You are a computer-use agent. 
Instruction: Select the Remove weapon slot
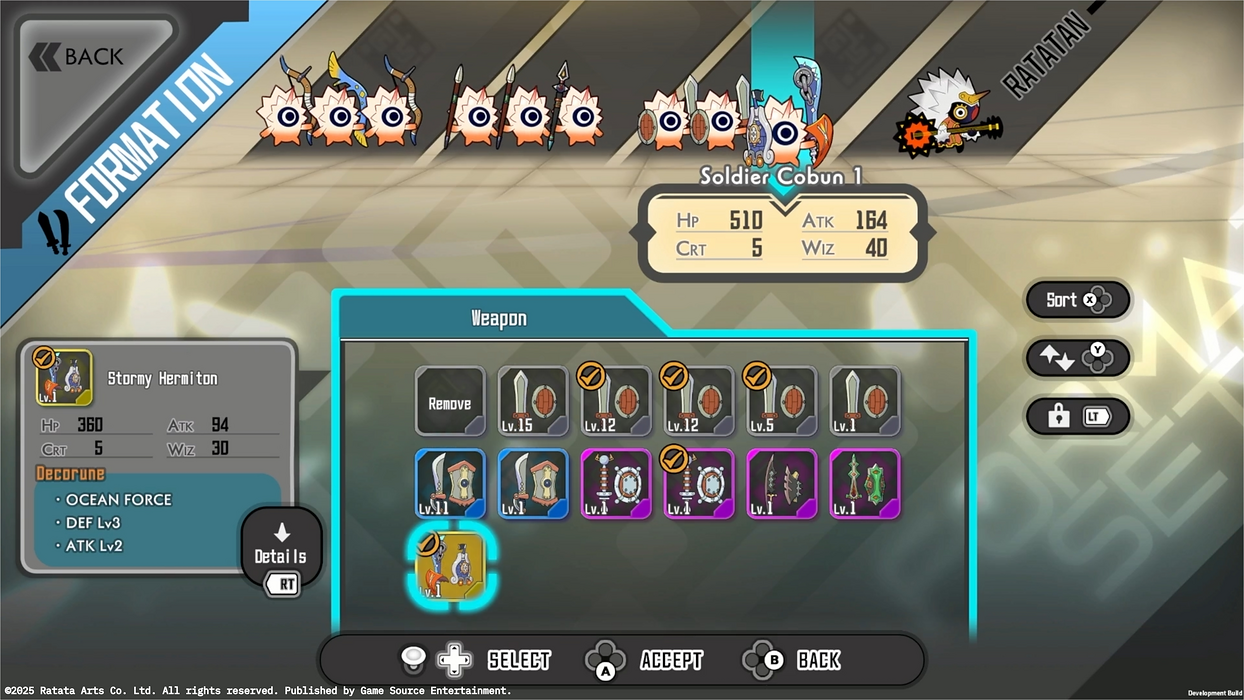click(450, 402)
